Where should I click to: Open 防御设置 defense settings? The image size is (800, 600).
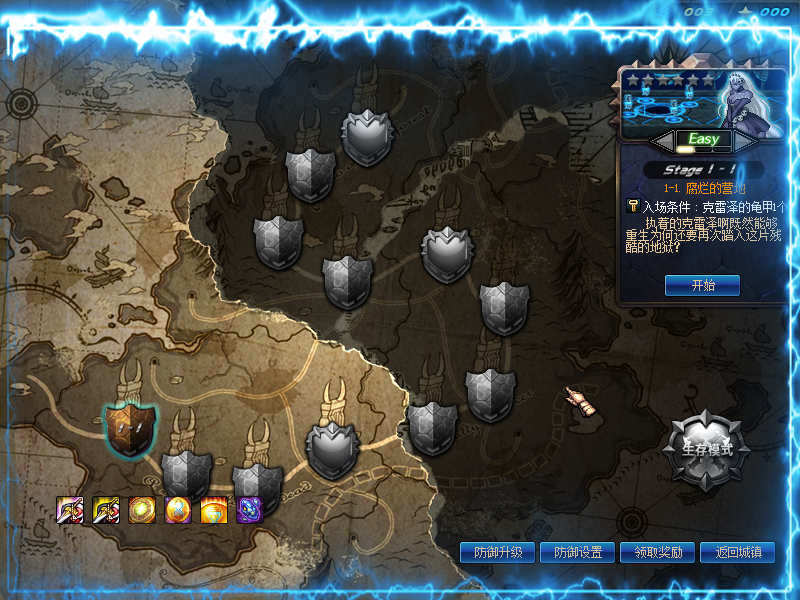(577, 552)
